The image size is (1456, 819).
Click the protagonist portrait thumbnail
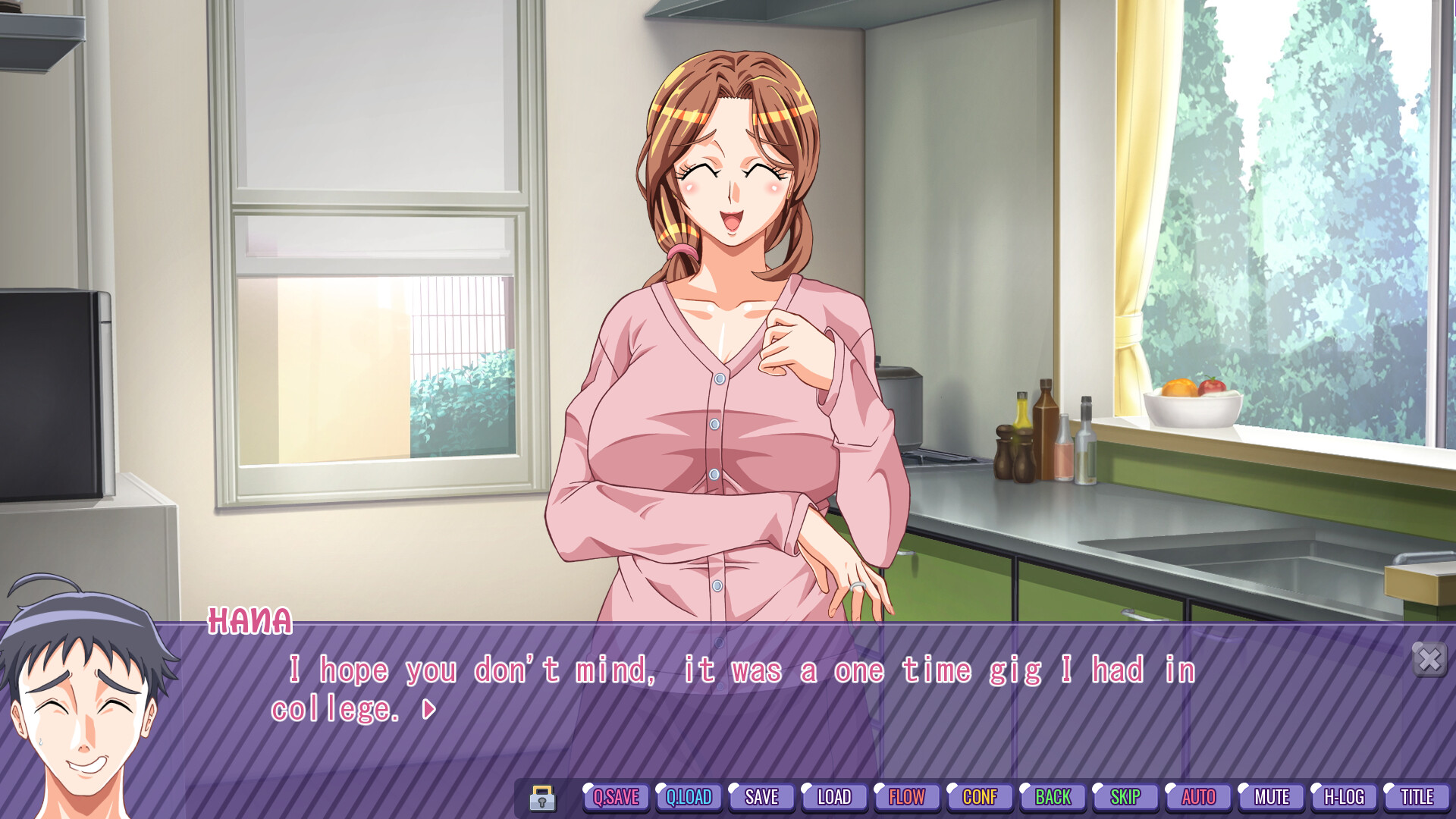coord(83,713)
